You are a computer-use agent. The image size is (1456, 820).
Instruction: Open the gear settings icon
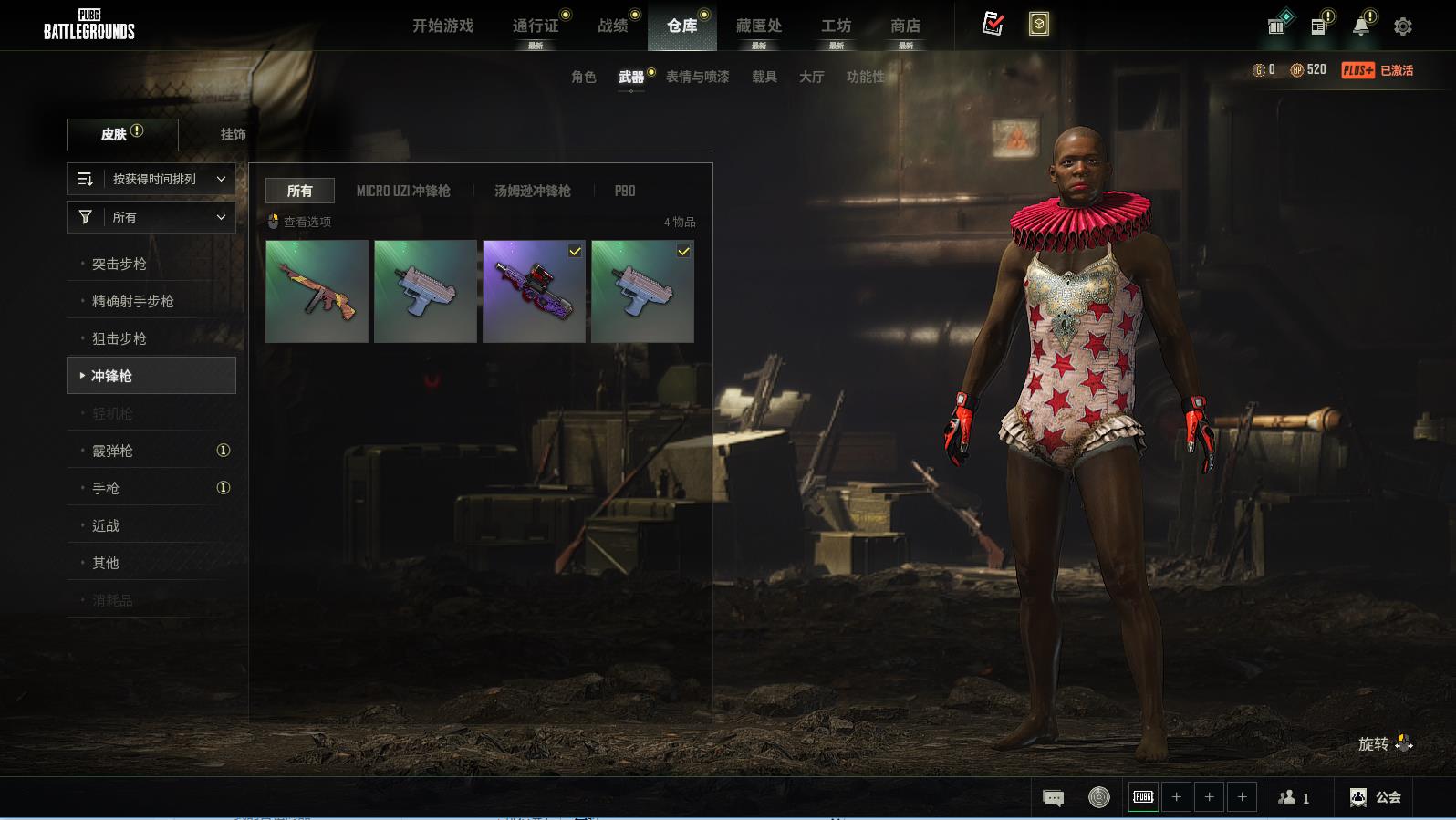[x=1403, y=26]
